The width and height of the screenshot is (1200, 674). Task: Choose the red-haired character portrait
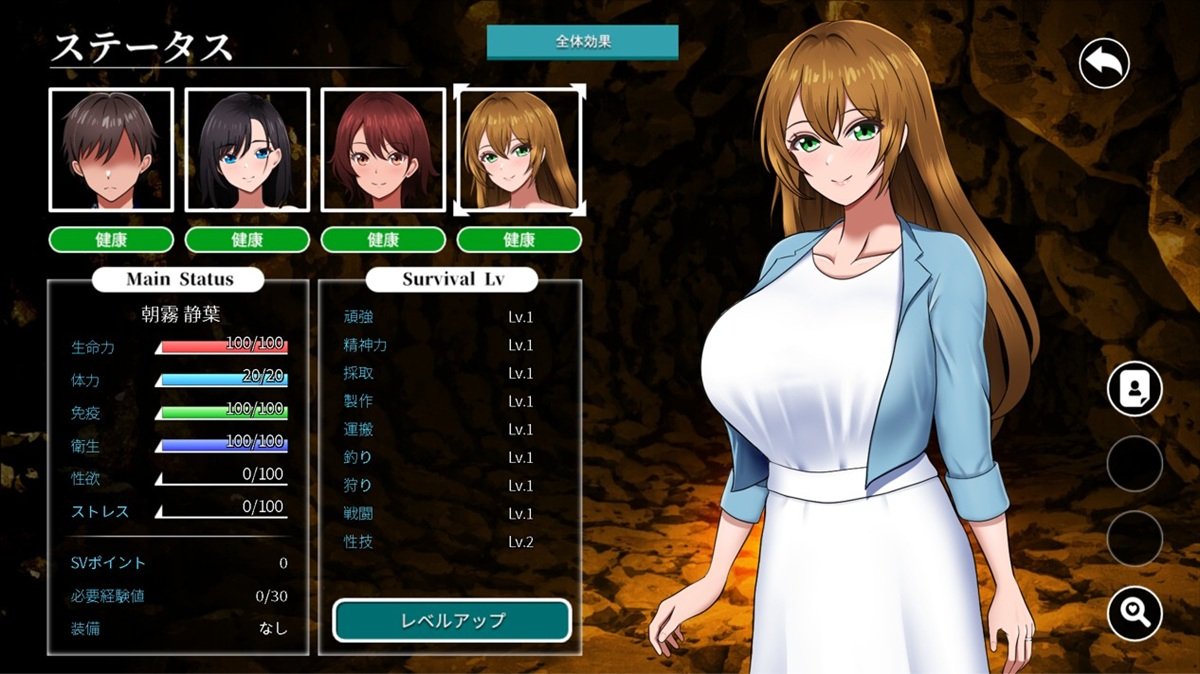click(383, 150)
